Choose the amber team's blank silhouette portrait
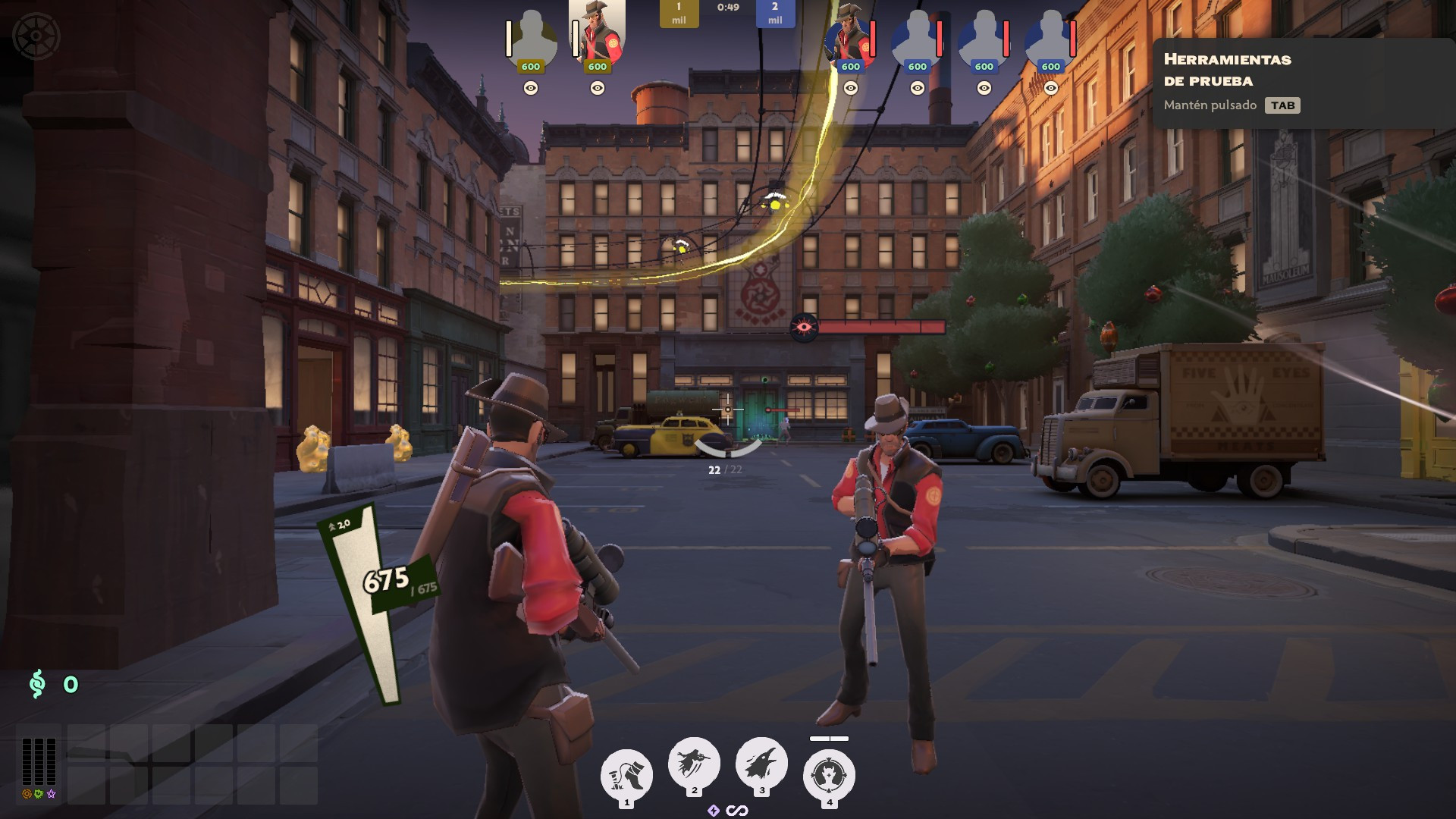1456x819 pixels. pyautogui.click(x=531, y=38)
